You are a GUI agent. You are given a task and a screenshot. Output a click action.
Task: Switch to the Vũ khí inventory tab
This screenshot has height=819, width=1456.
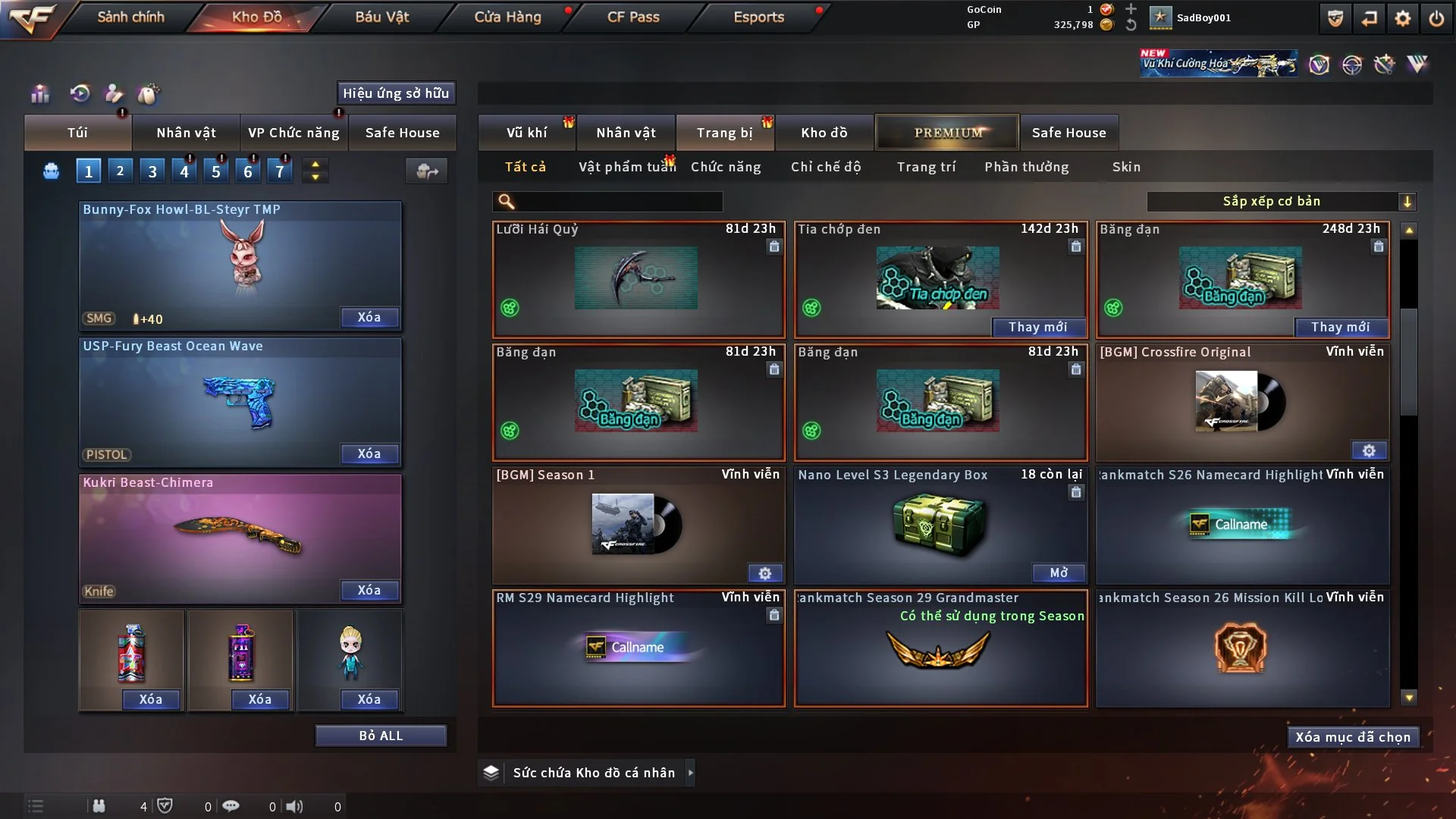point(526,133)
